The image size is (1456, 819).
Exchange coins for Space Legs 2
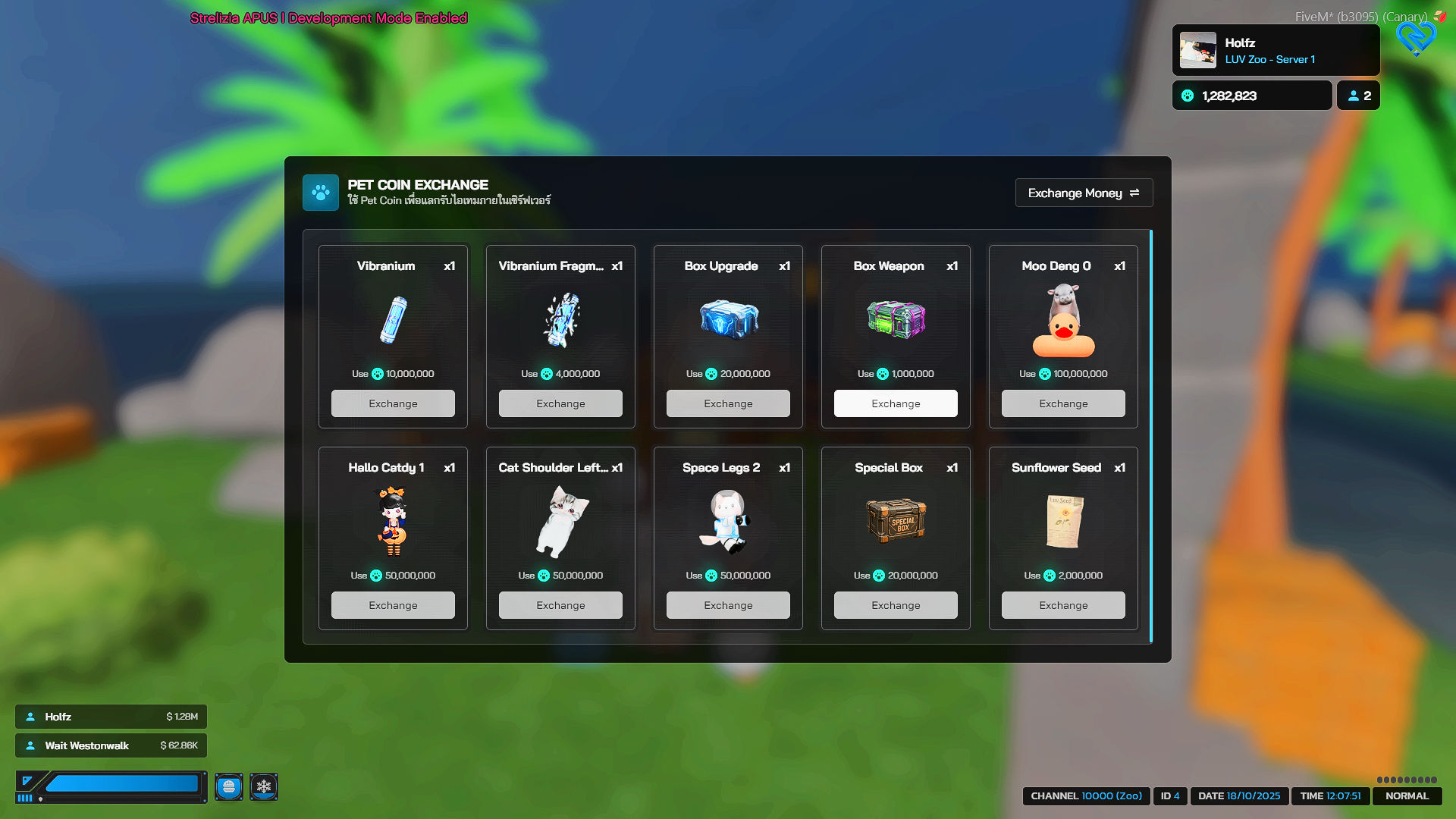(x=728, y=605)
